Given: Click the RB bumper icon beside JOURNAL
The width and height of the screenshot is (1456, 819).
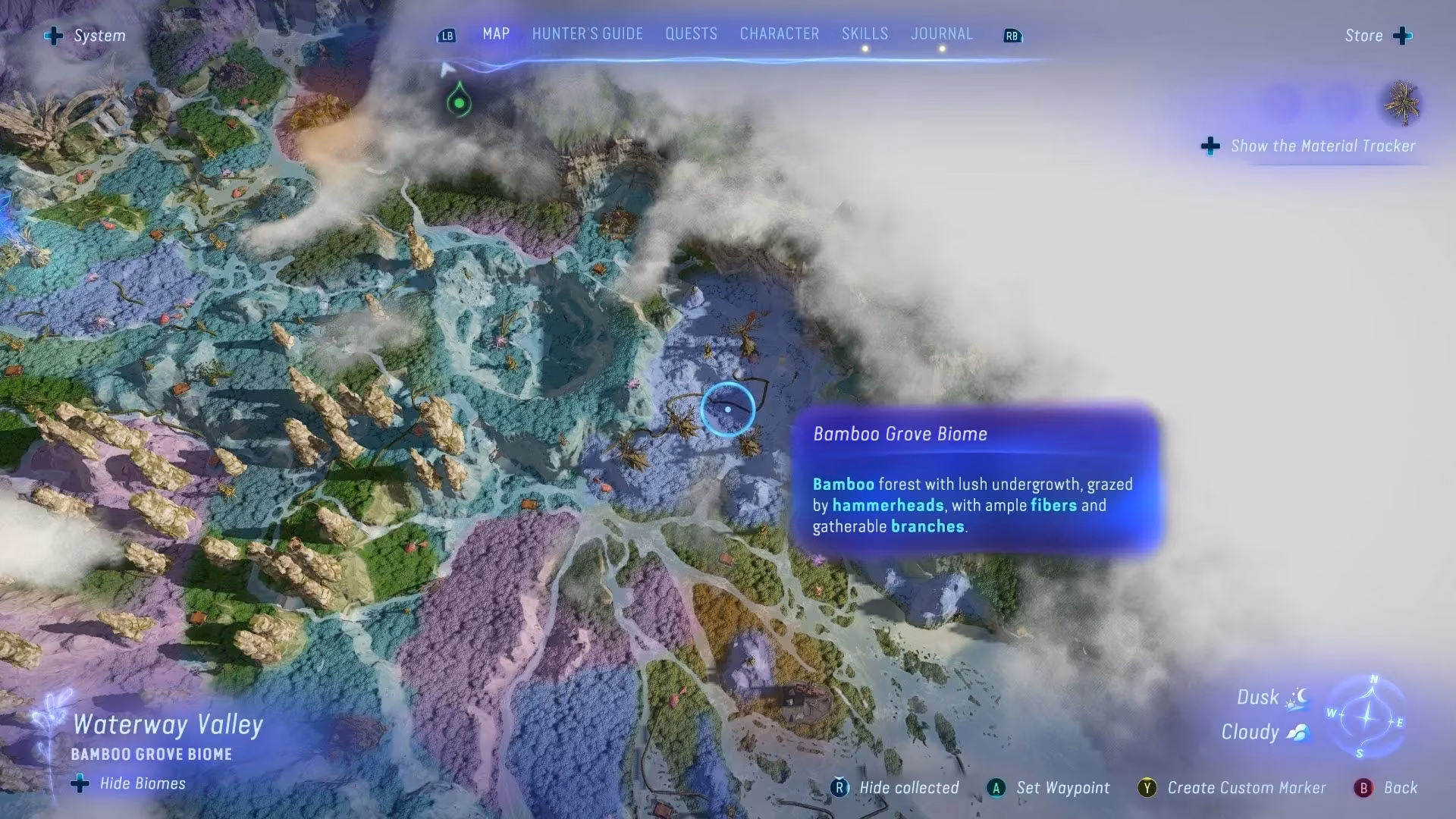Looking at the screenshot, I should click(x=1012, y=35).
